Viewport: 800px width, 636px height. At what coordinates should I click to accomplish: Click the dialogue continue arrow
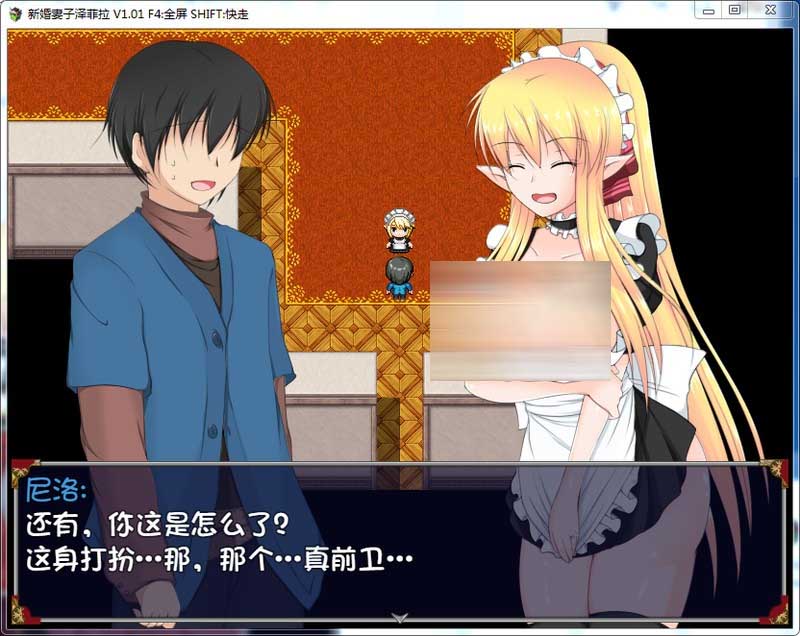[x=399, y=618]
